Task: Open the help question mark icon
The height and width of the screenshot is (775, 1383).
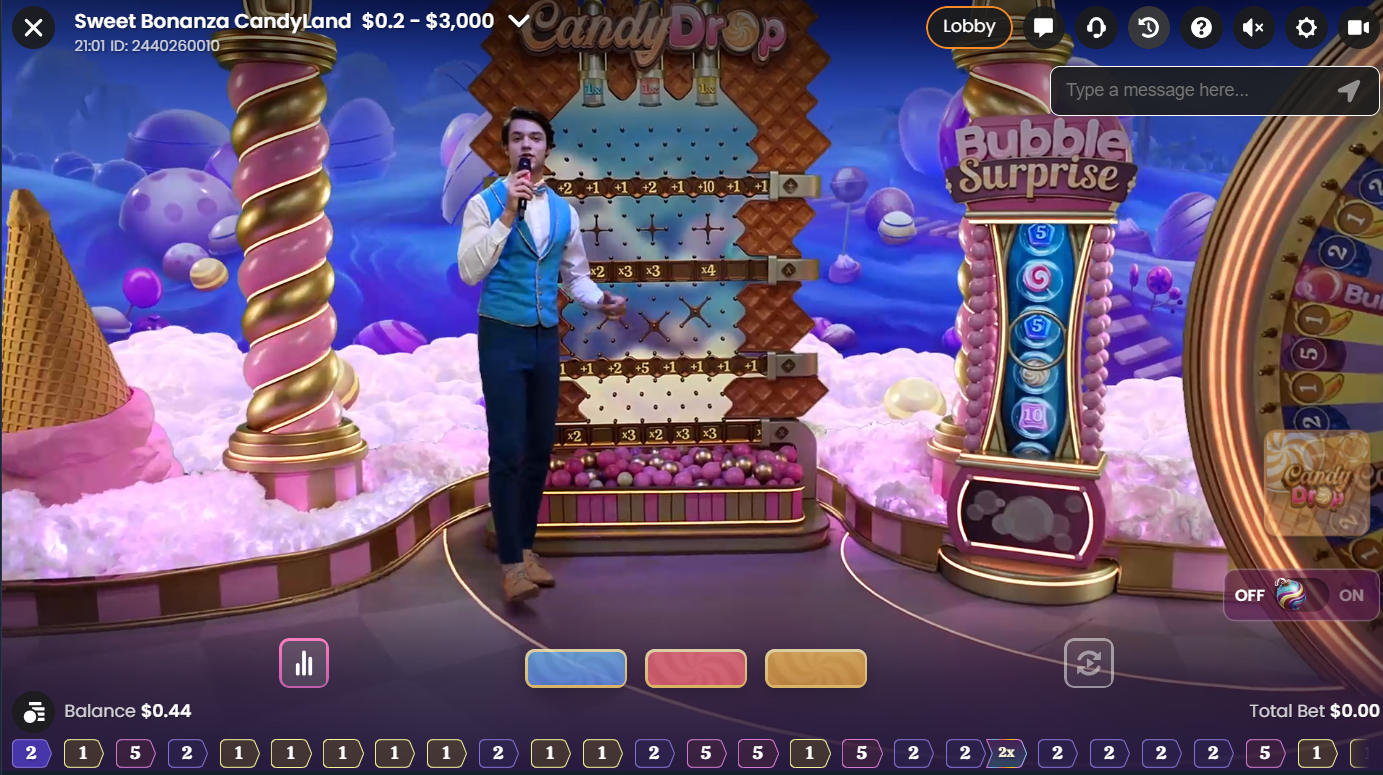Action: (1201, 27)
